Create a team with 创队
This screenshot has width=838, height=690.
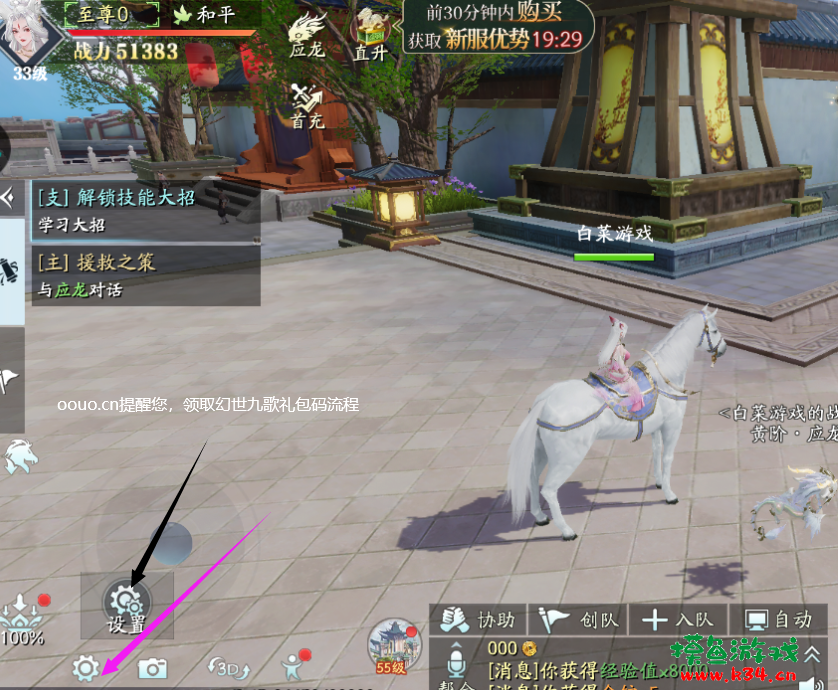[580, 620]
